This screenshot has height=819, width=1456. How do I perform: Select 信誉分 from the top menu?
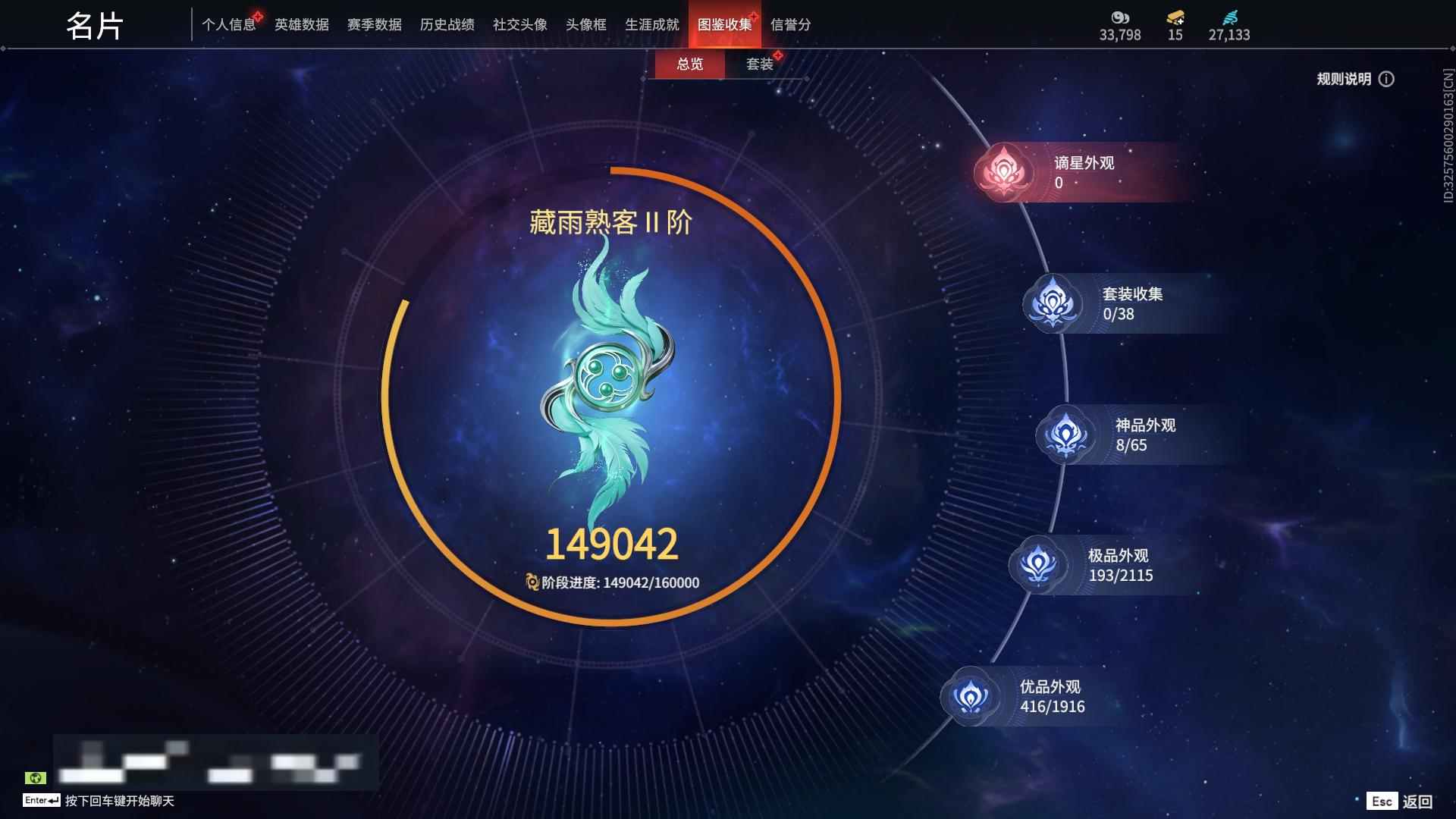[792, 26]
